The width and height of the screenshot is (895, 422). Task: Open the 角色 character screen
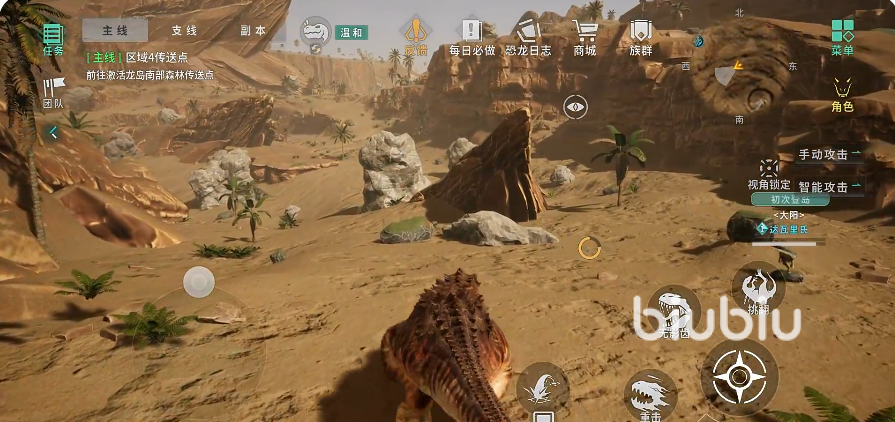click(x=842, y=93)
